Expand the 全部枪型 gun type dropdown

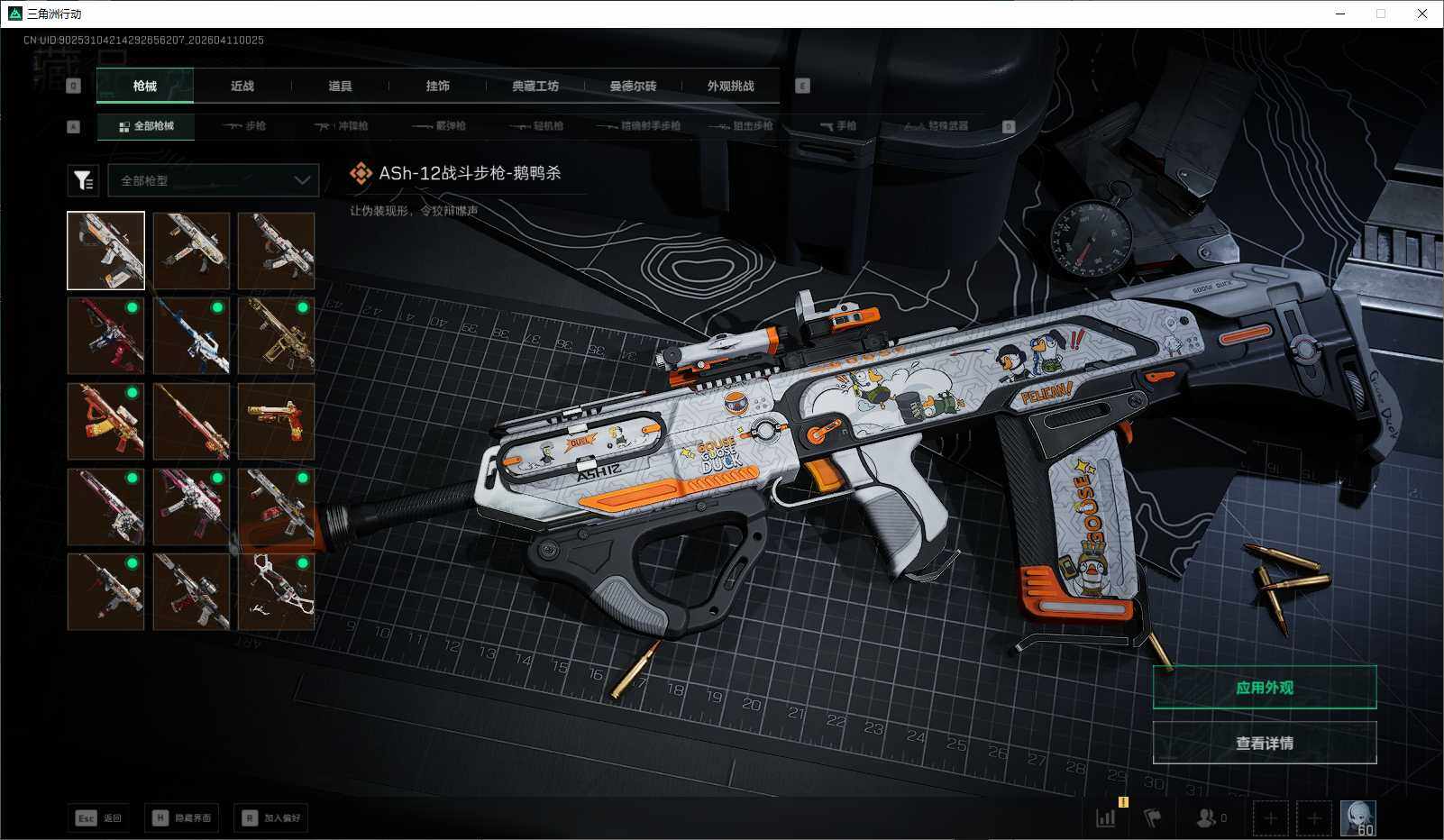[213, 180]
